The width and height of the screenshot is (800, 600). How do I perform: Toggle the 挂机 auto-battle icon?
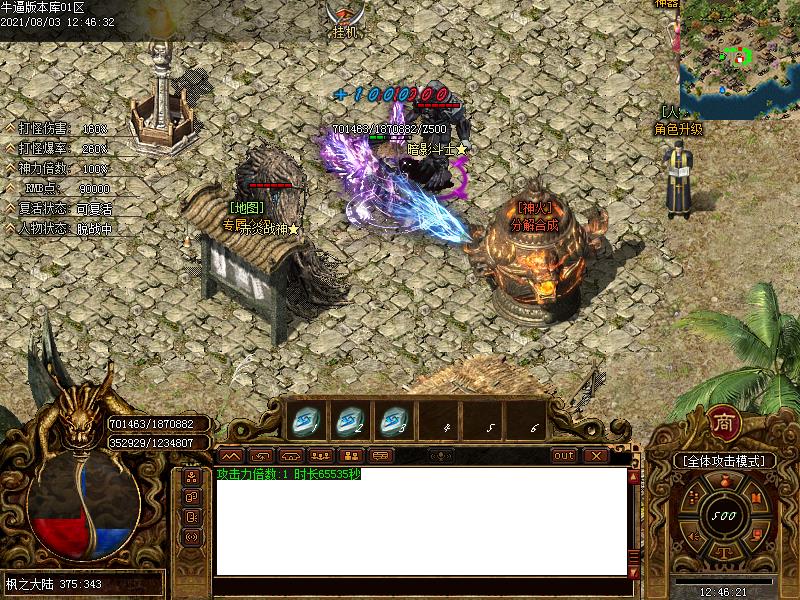345,20
